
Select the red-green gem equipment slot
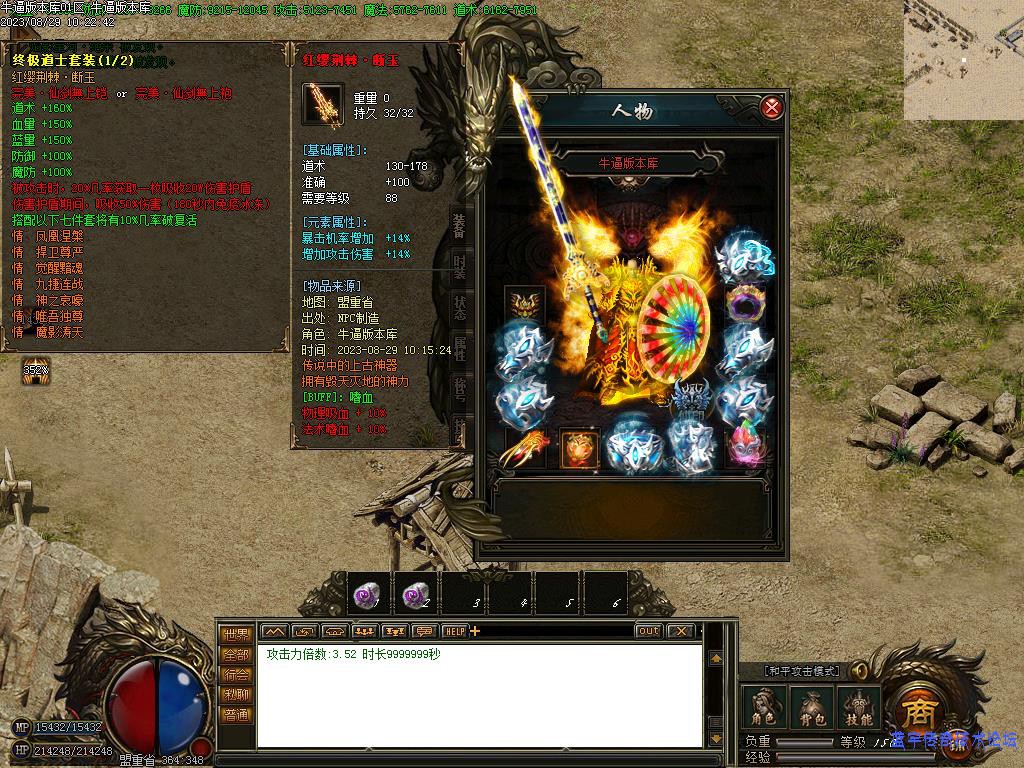click(743, 445)
